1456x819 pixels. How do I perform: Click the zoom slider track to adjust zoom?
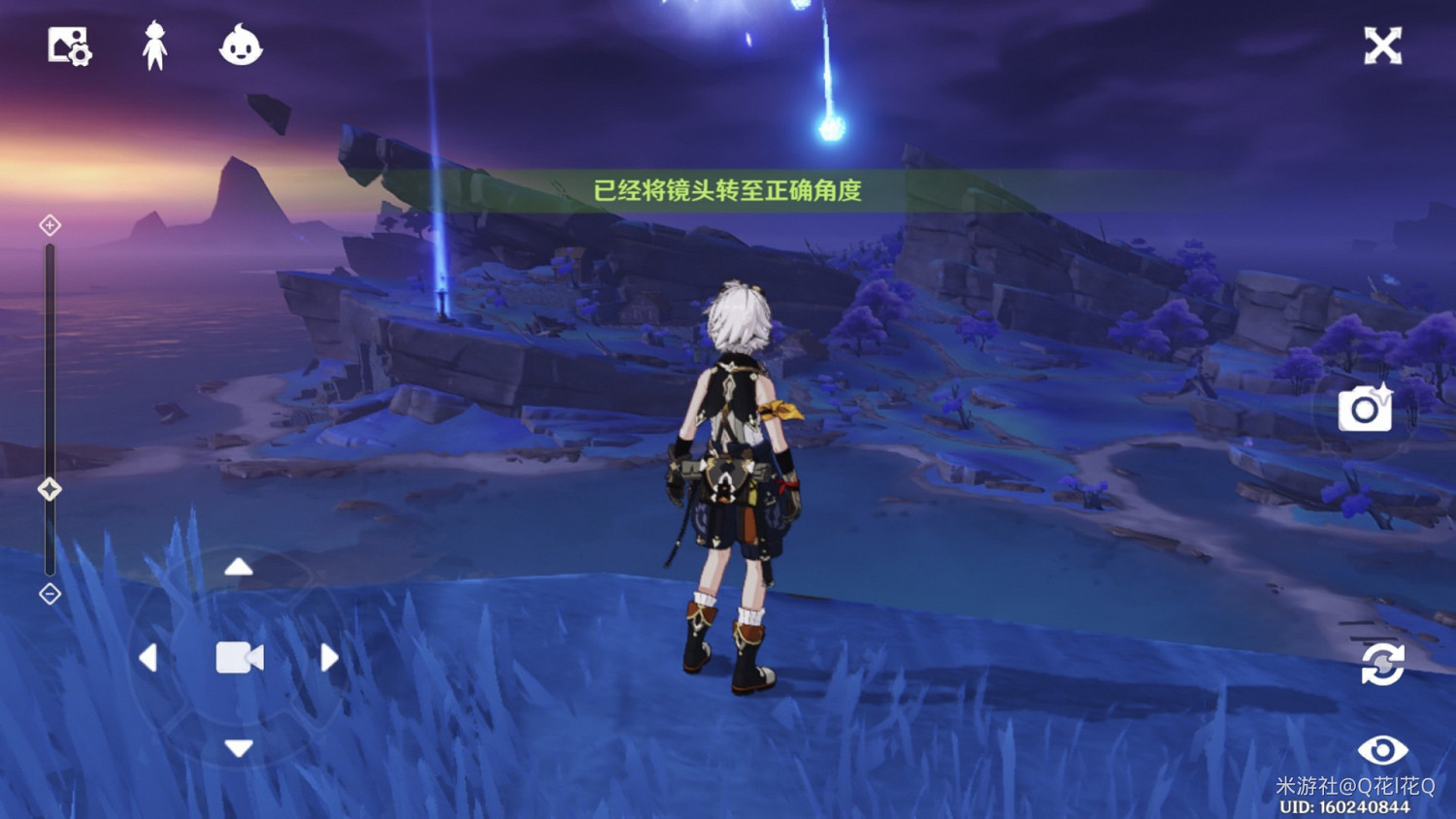click(49, 369)
